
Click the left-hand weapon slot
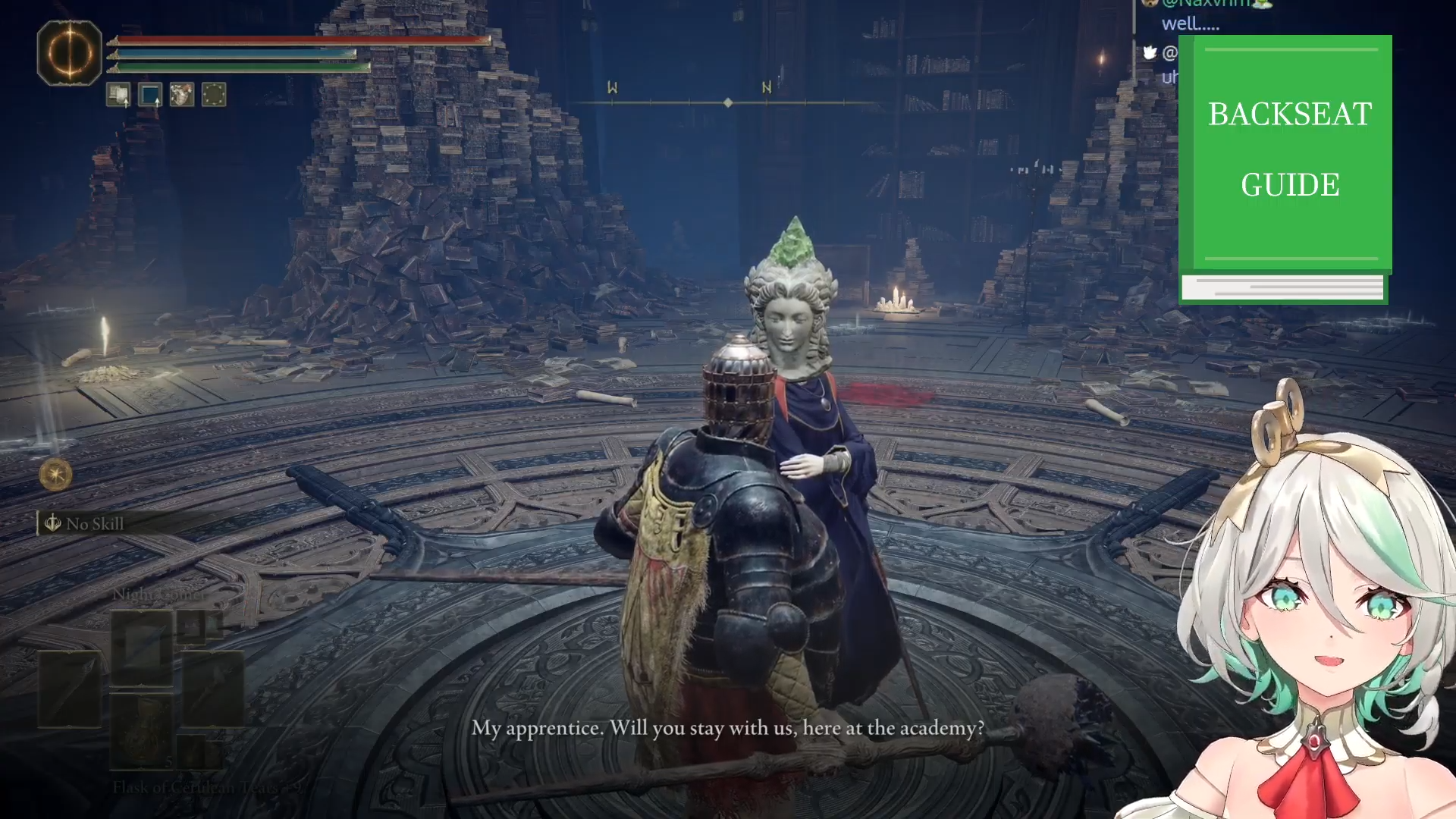click(70, 689)
